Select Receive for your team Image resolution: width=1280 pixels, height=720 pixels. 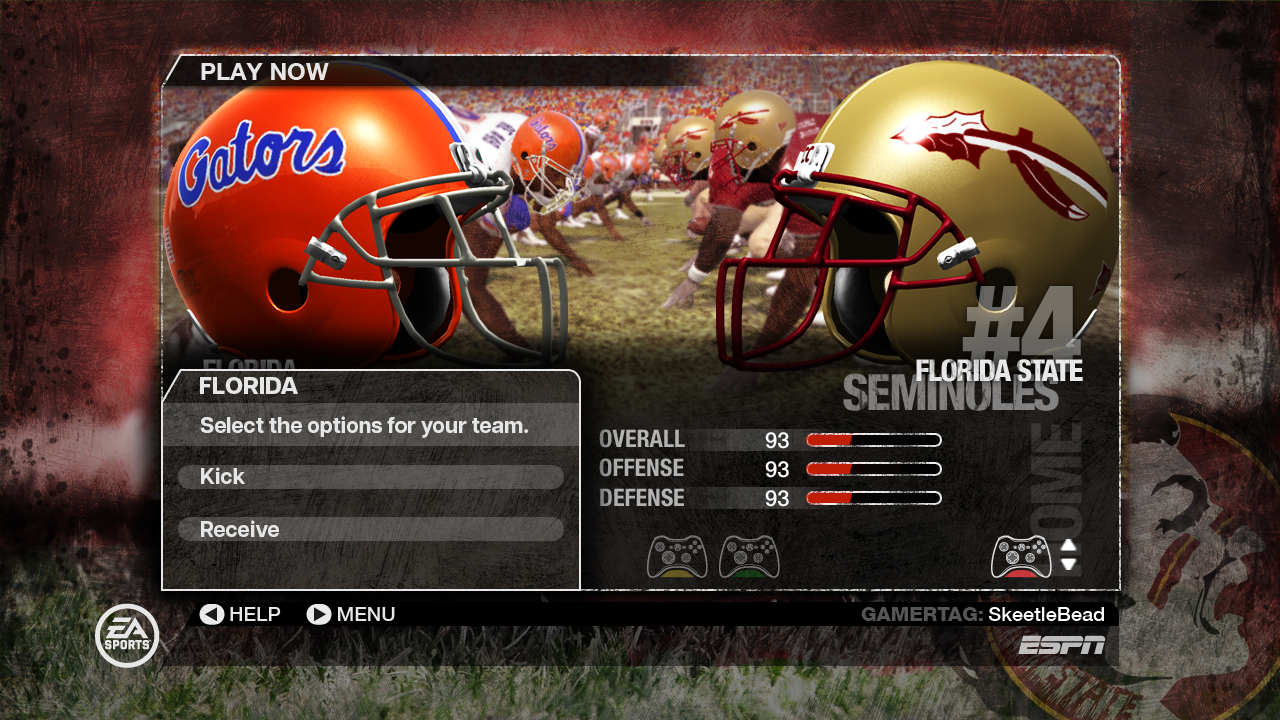coord(370,529)
